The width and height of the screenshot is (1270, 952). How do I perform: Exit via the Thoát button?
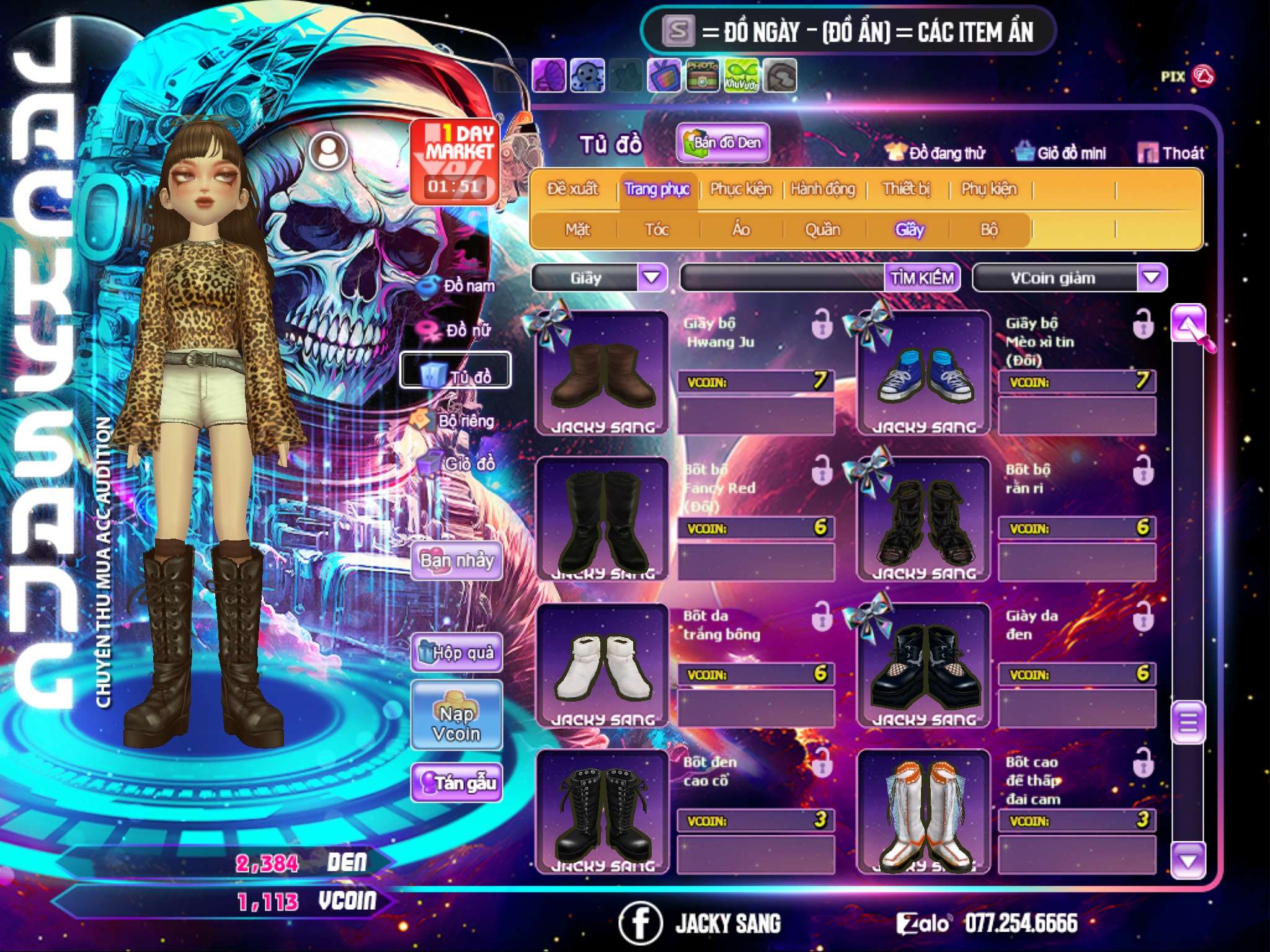point(1171,153)
